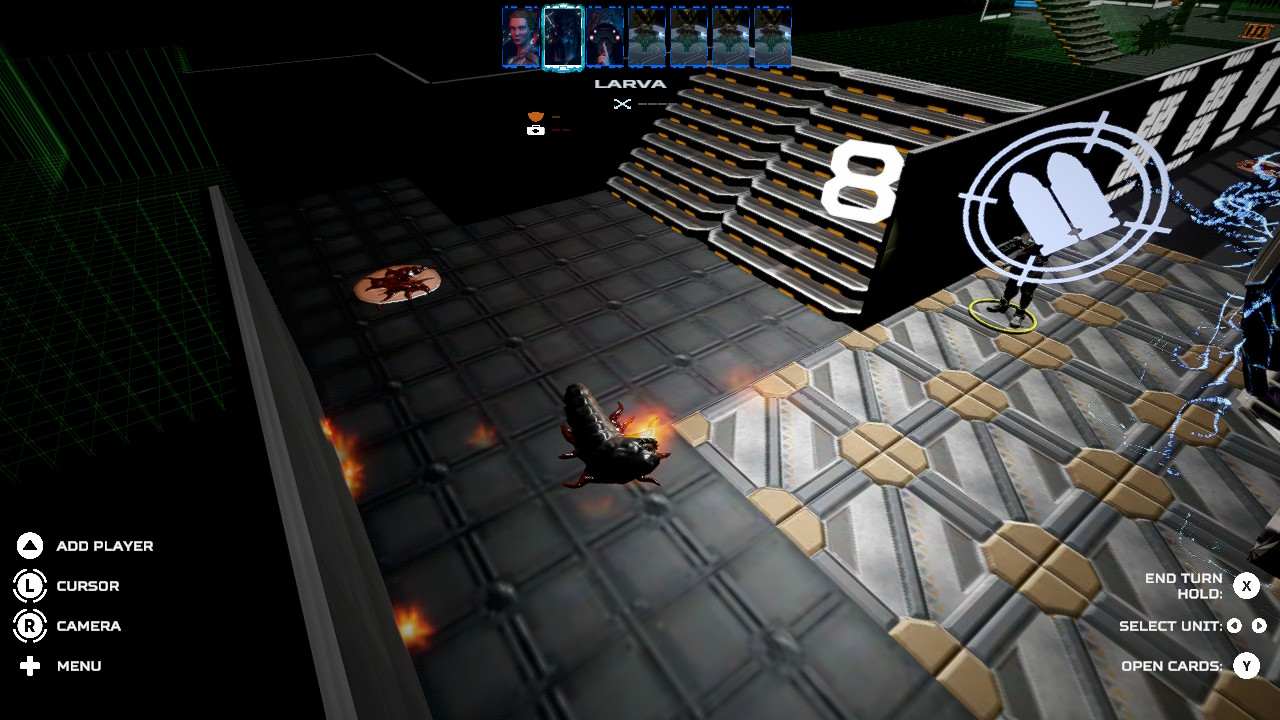Click the END TURN HOLD label
Viewport: 1280px width, 720px height.
tap(1186, 585)
